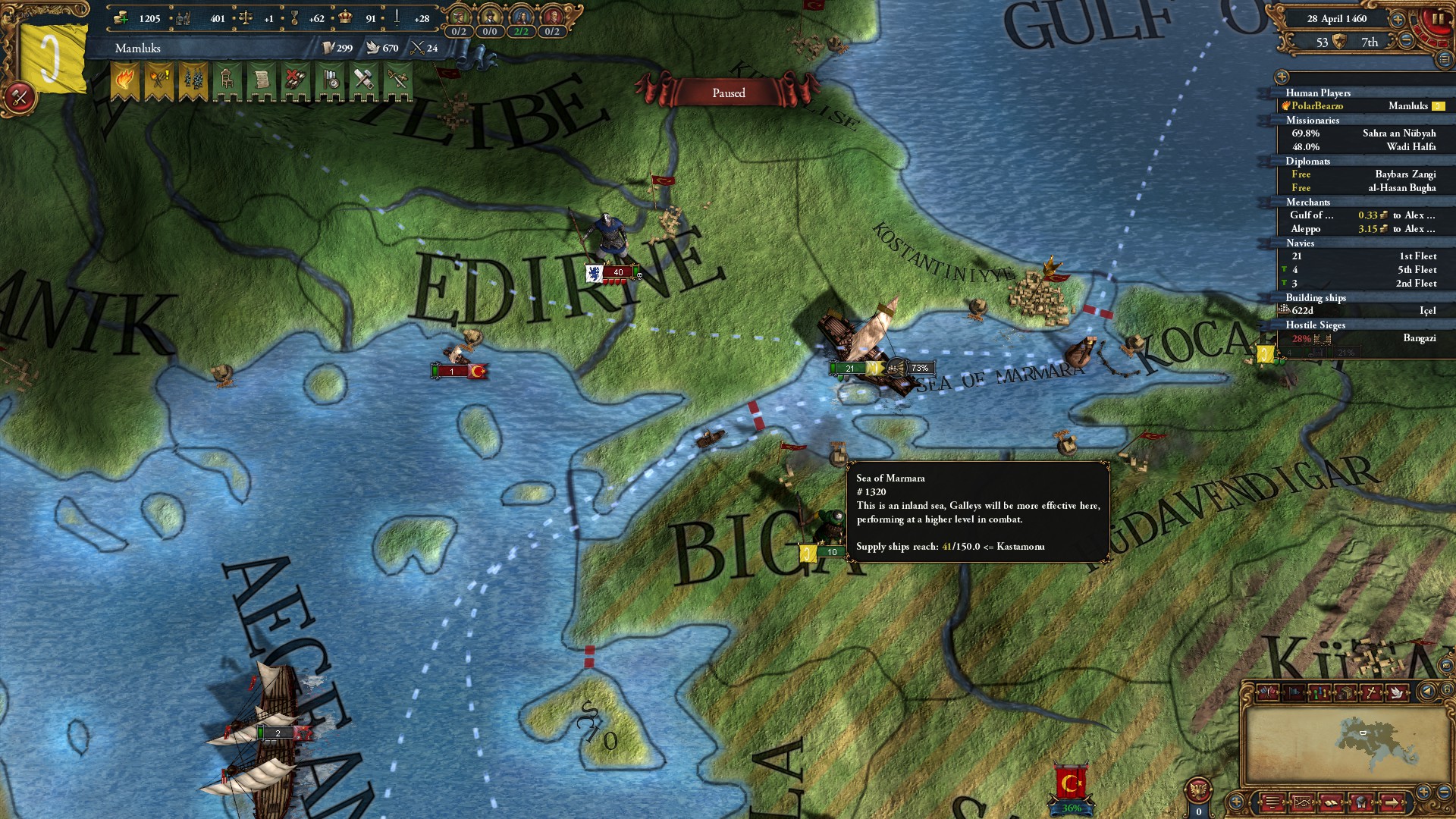
Task: Select the 21-ship fleet in Sea of Marmara
Action: (x=851, y=369)
